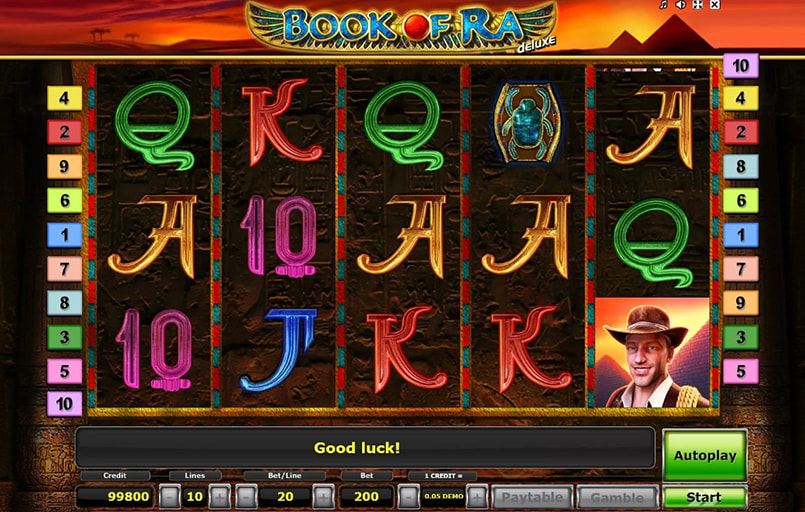This screenshot has height=512, width=805.
Task: Decrease the credit value below 0.05
Action: pos(409,496)
